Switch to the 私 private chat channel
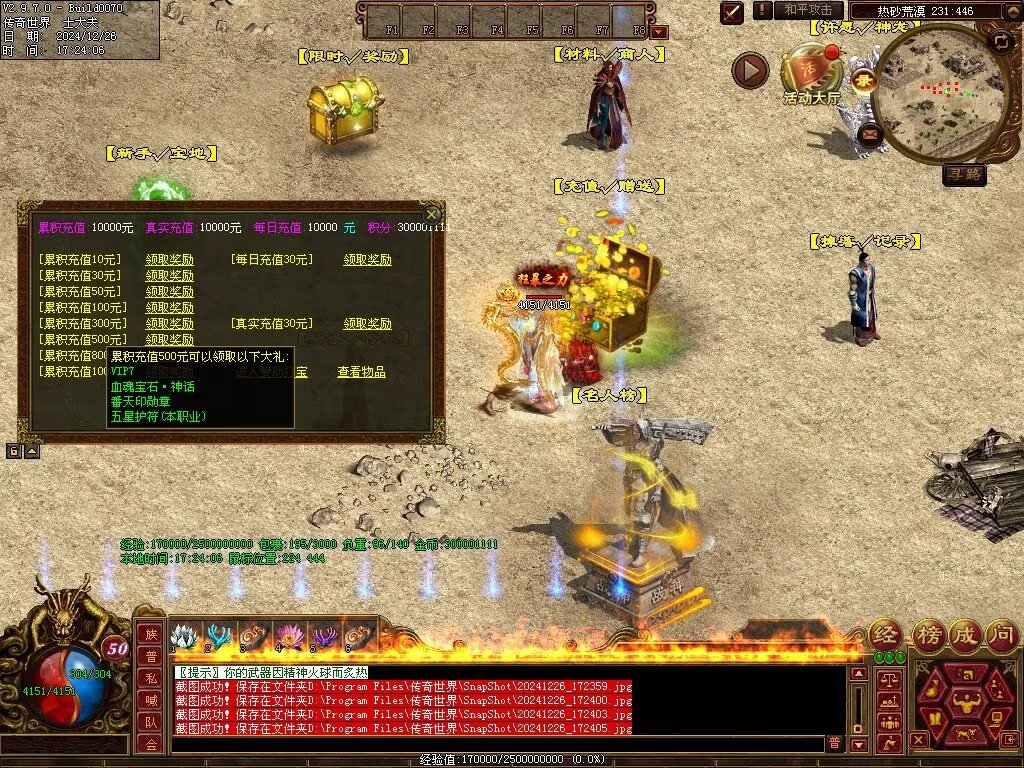Screen dimensions: 1024x768 150,678
